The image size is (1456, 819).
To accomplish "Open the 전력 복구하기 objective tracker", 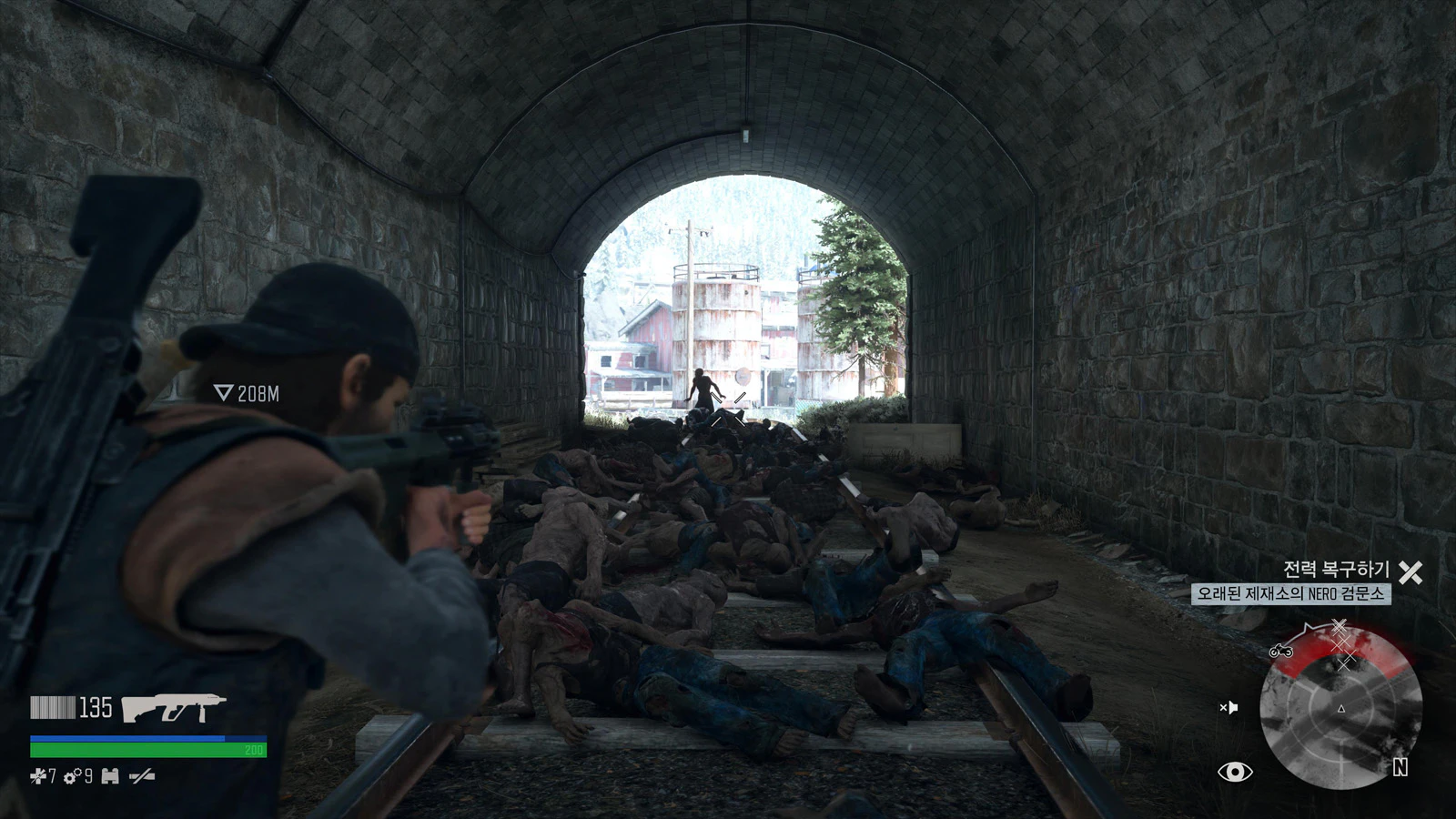I will [x=1336, y=570].
